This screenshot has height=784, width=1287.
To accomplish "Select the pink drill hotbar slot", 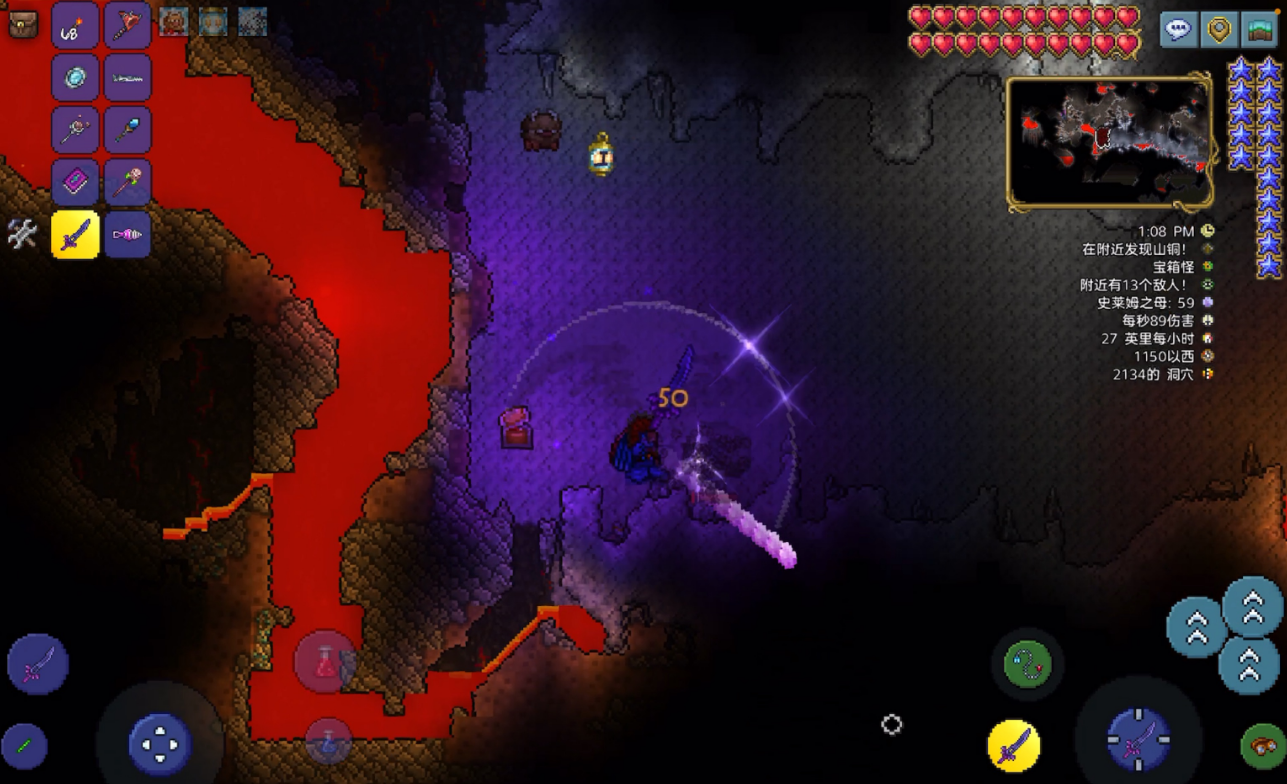I will tap(127, 235).
